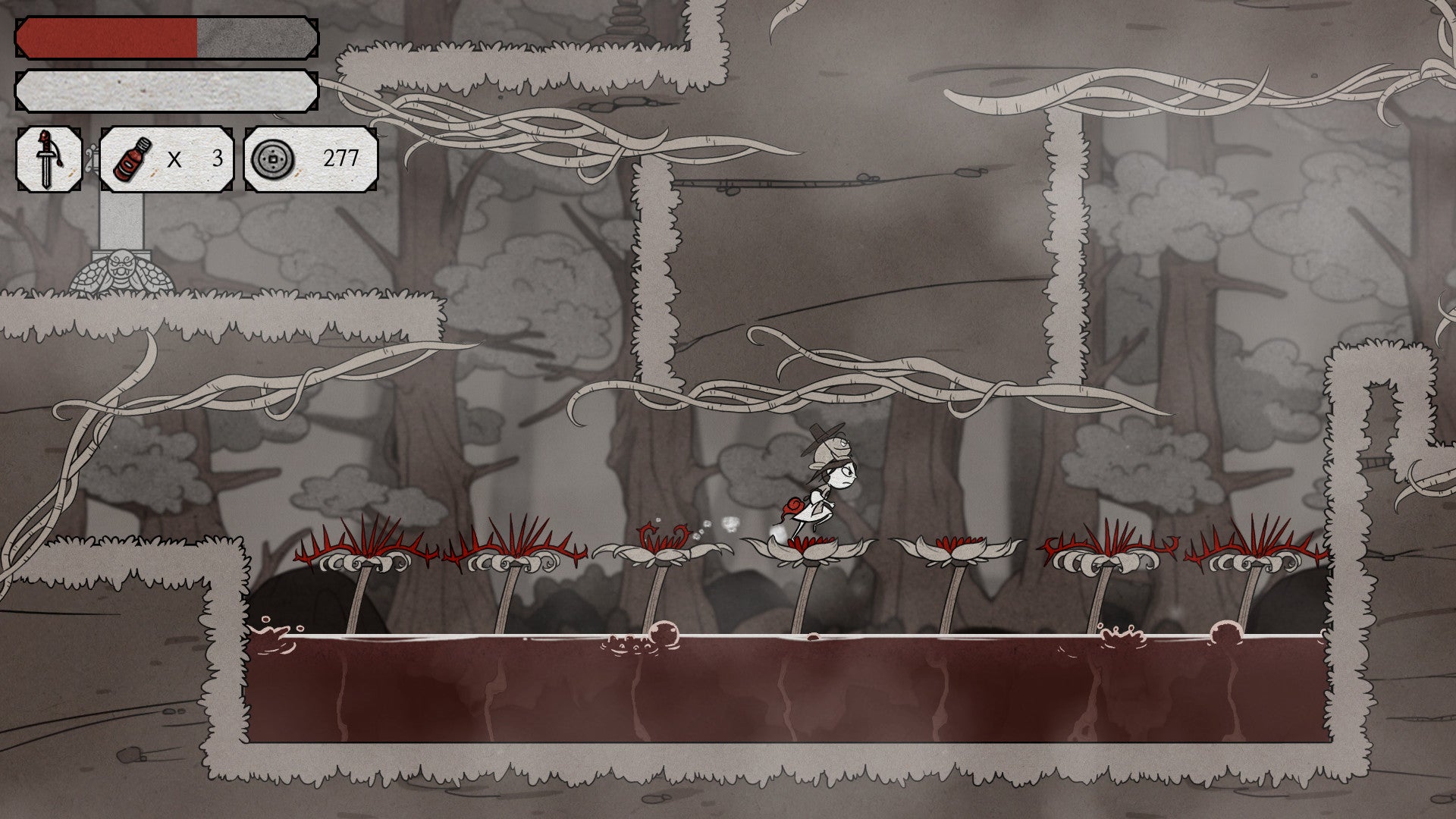Expand the currency display panel
The image size is (1456, 819).
click(x=311, y=159)
